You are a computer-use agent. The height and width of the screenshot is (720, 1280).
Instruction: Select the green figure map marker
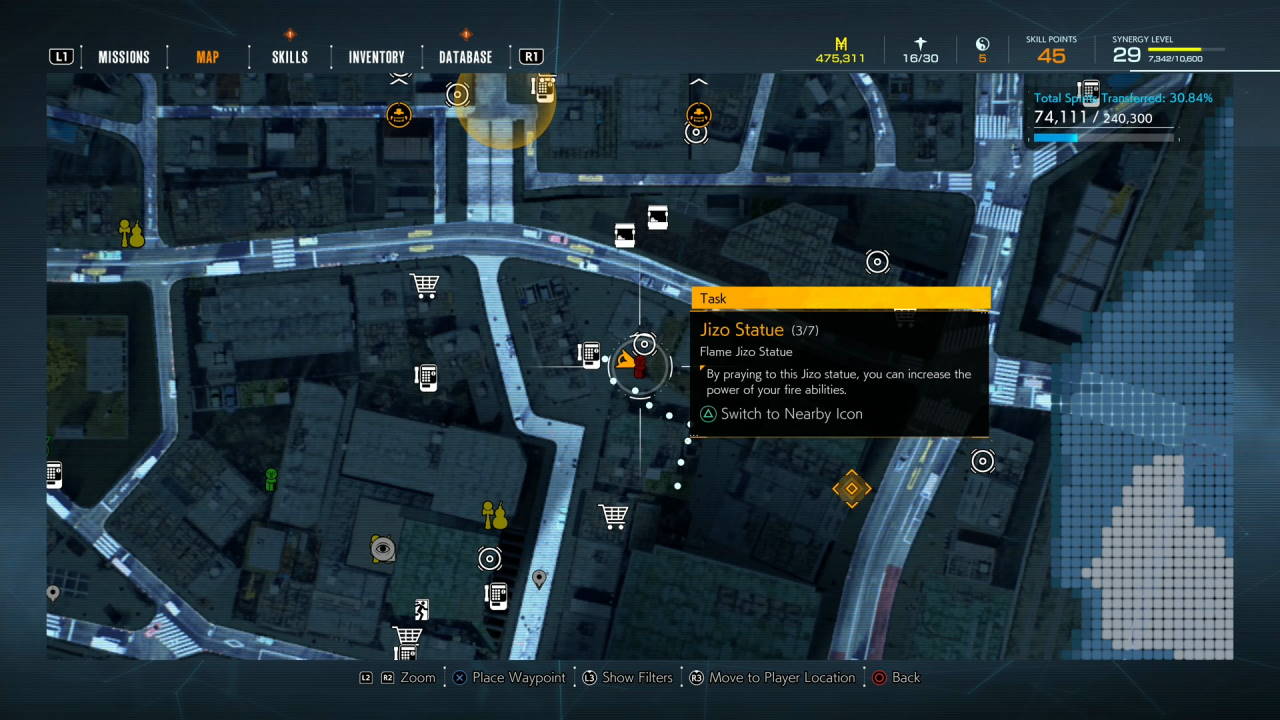270,479
